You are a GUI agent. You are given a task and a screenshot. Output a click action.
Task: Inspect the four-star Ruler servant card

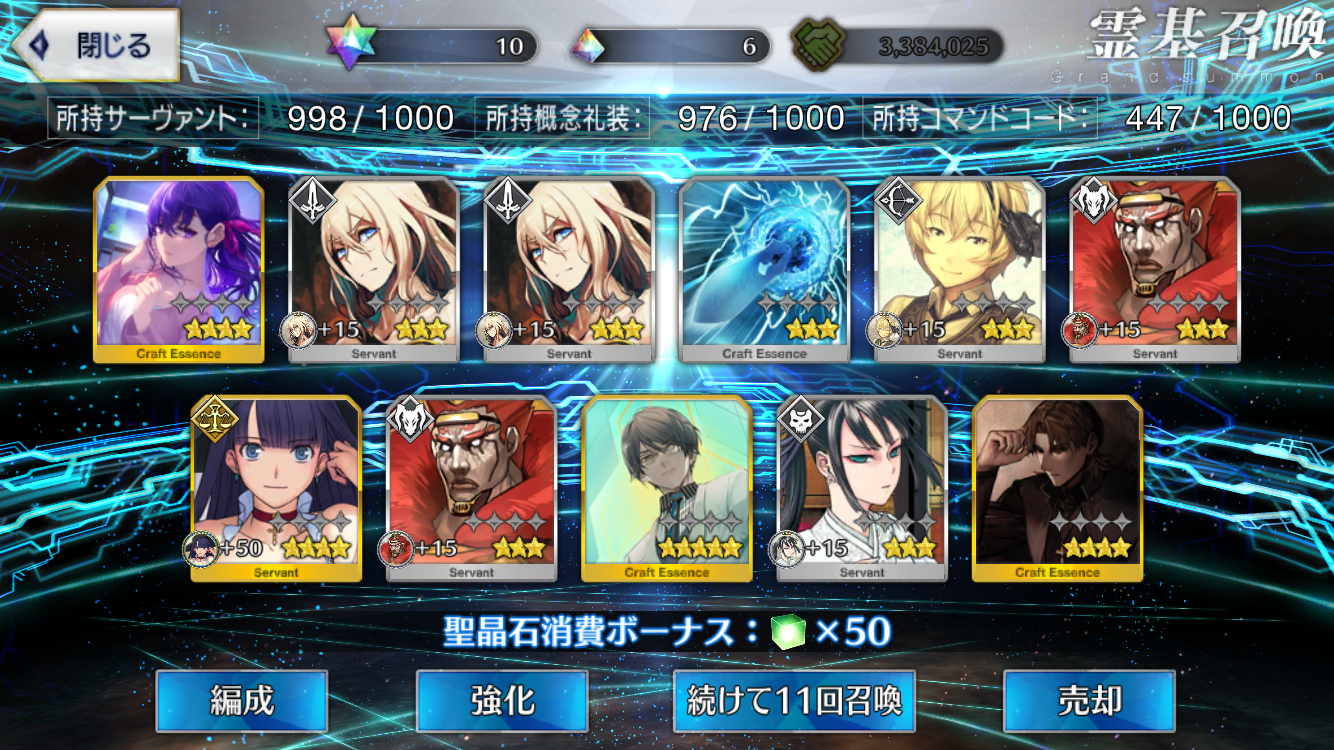pos(276,488)
